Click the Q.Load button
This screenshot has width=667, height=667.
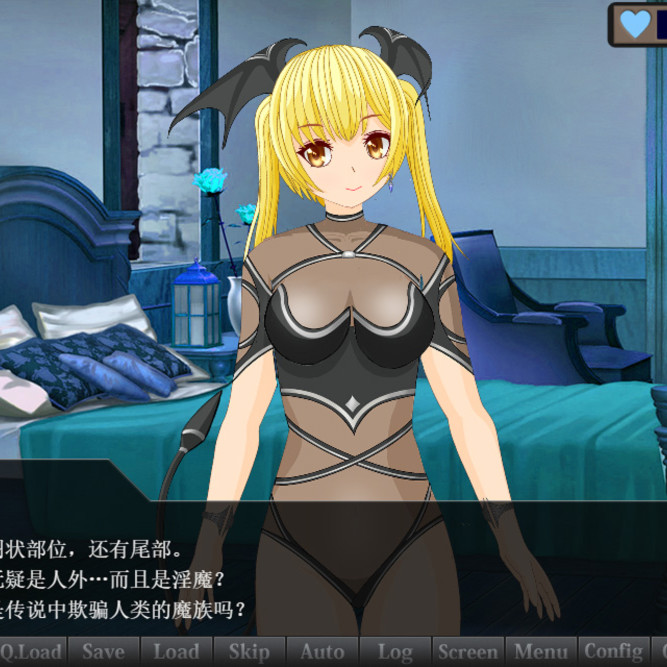(x=30, y=652)
